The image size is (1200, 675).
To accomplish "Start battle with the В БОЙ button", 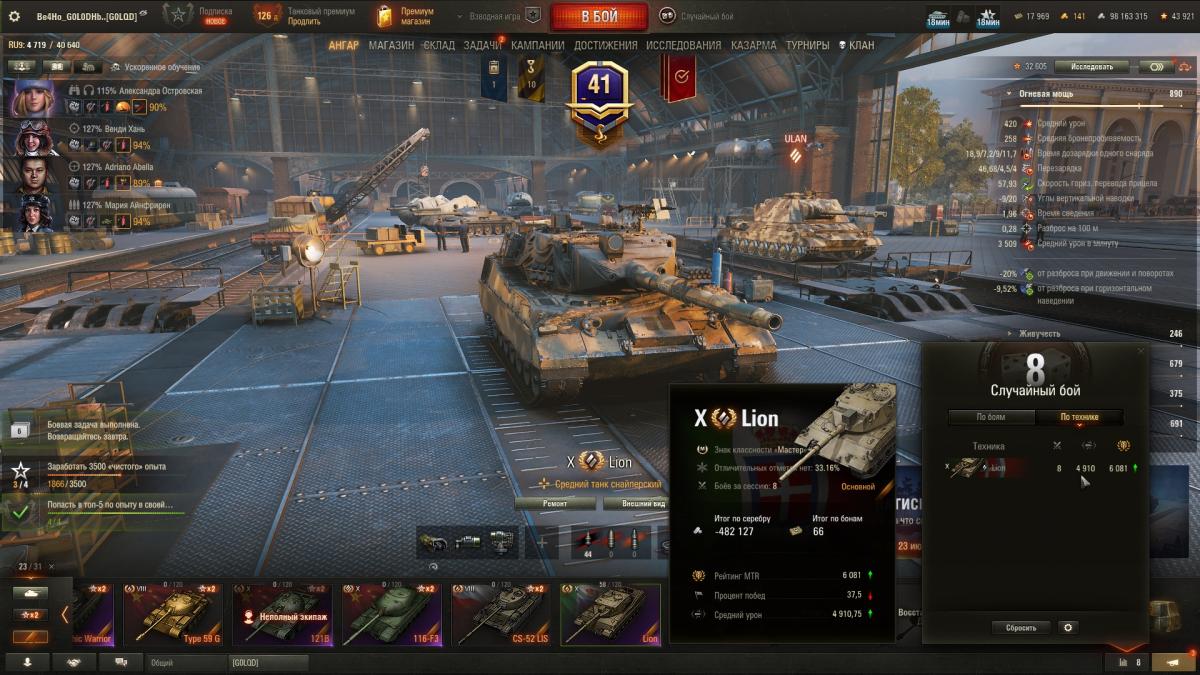I will (599, 17).
